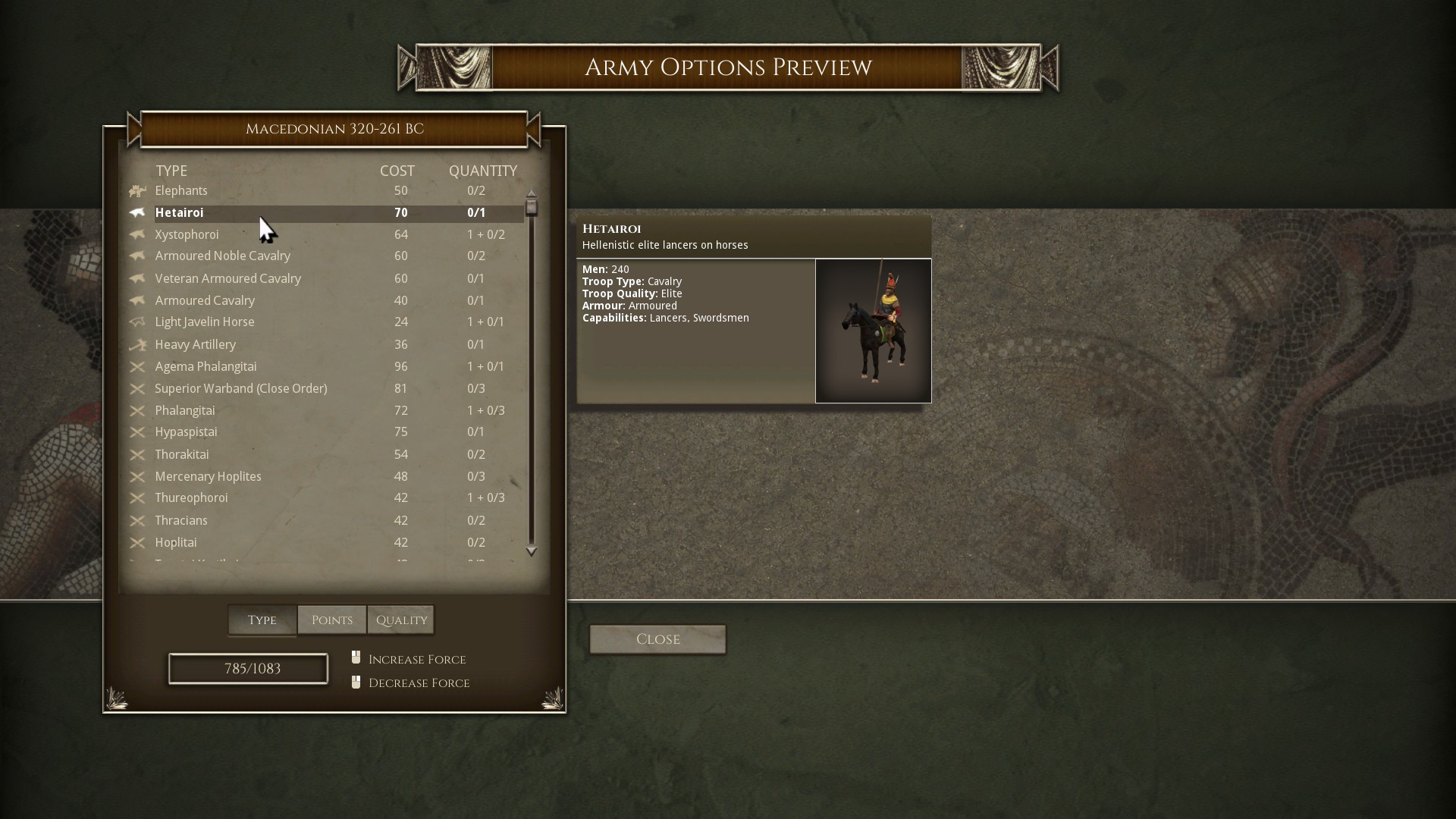Select Veteran Armoured Cavalry row
This screenshot has width=1456, height=819.
coord(227,279)
